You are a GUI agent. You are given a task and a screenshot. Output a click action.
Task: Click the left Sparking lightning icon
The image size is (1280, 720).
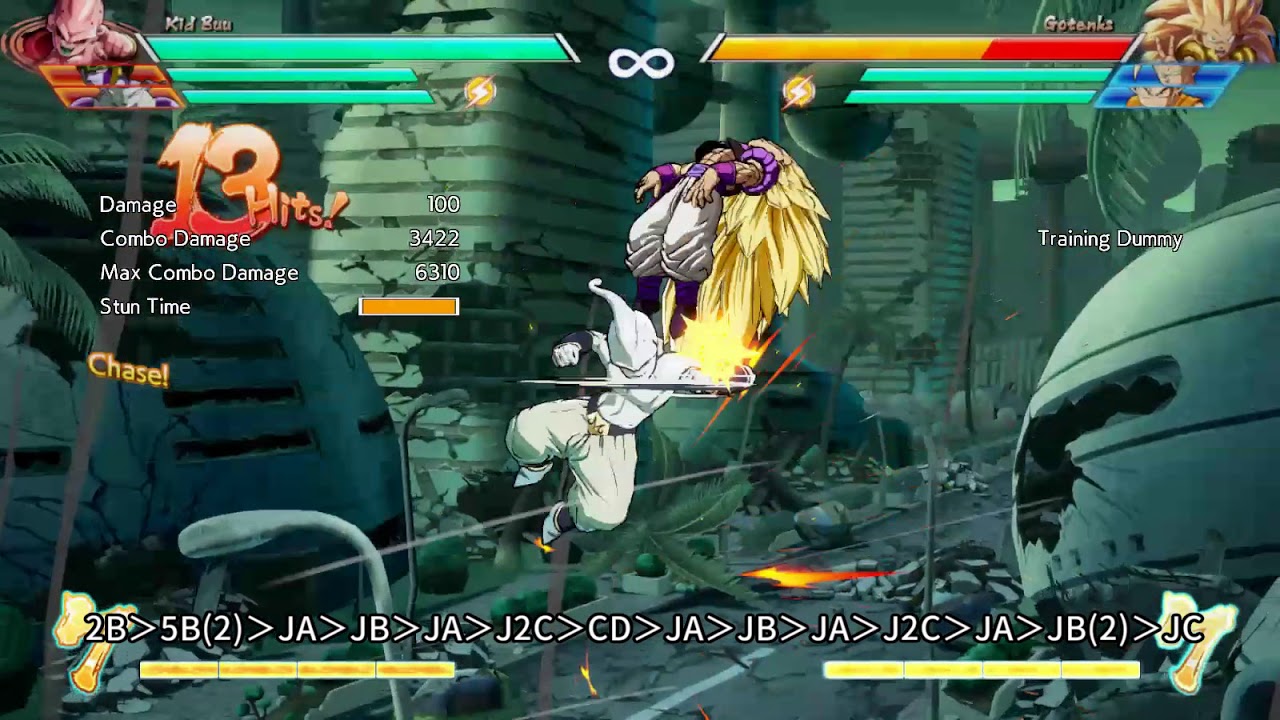click(483, 89)
